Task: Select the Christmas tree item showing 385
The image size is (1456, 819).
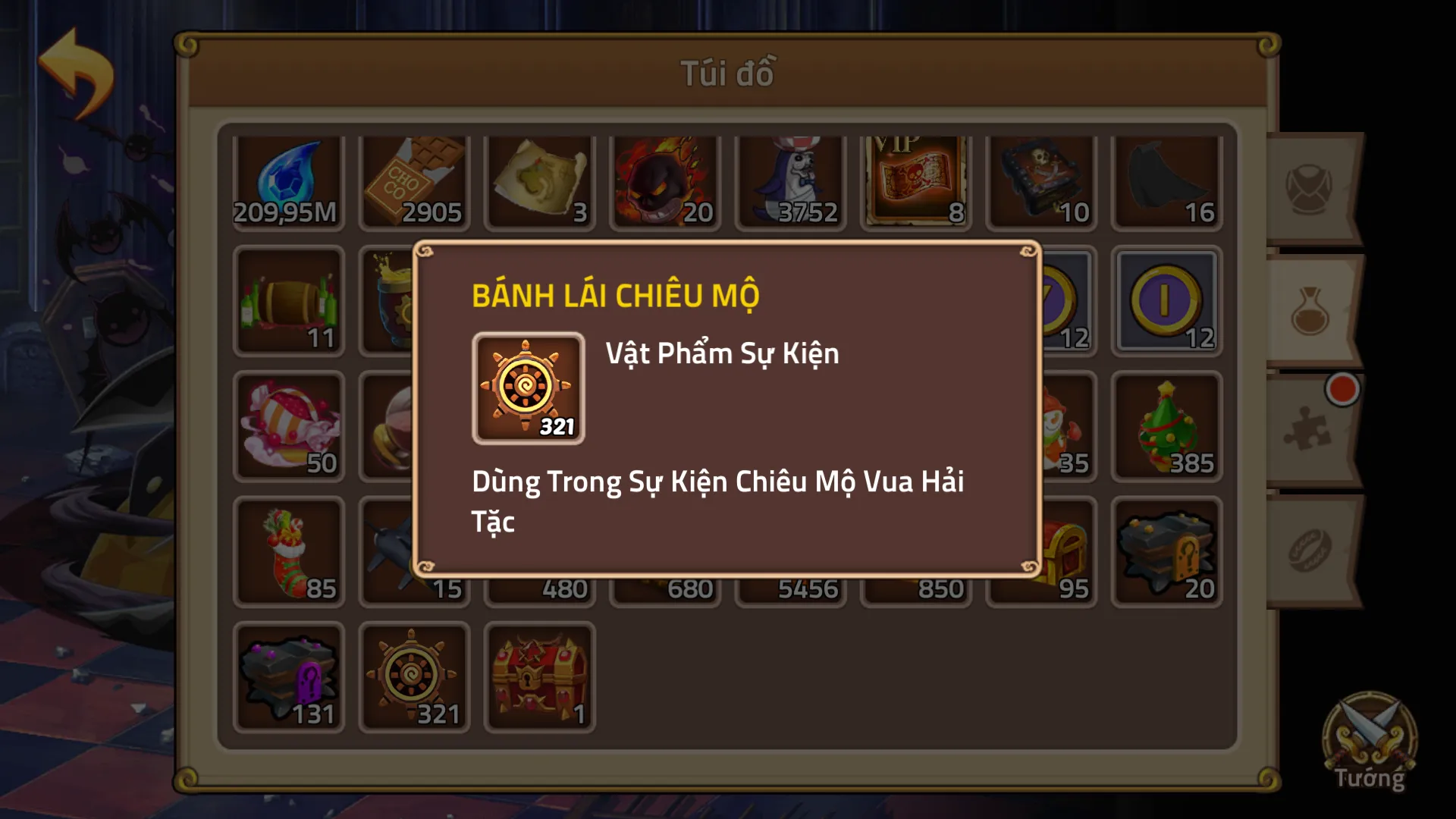Action: coord(1166,426)
